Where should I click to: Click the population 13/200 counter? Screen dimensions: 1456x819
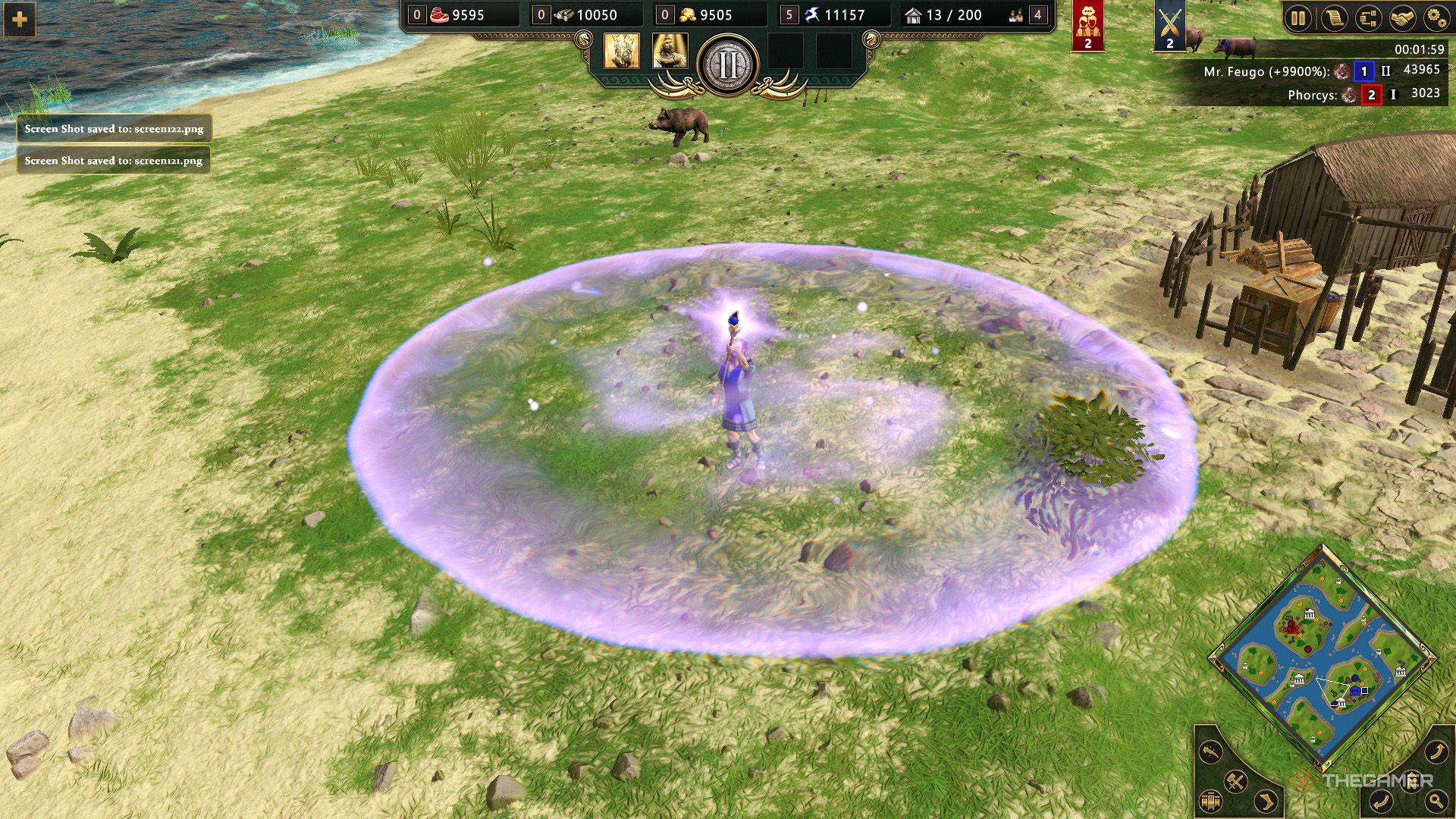[x=943, y=14]
